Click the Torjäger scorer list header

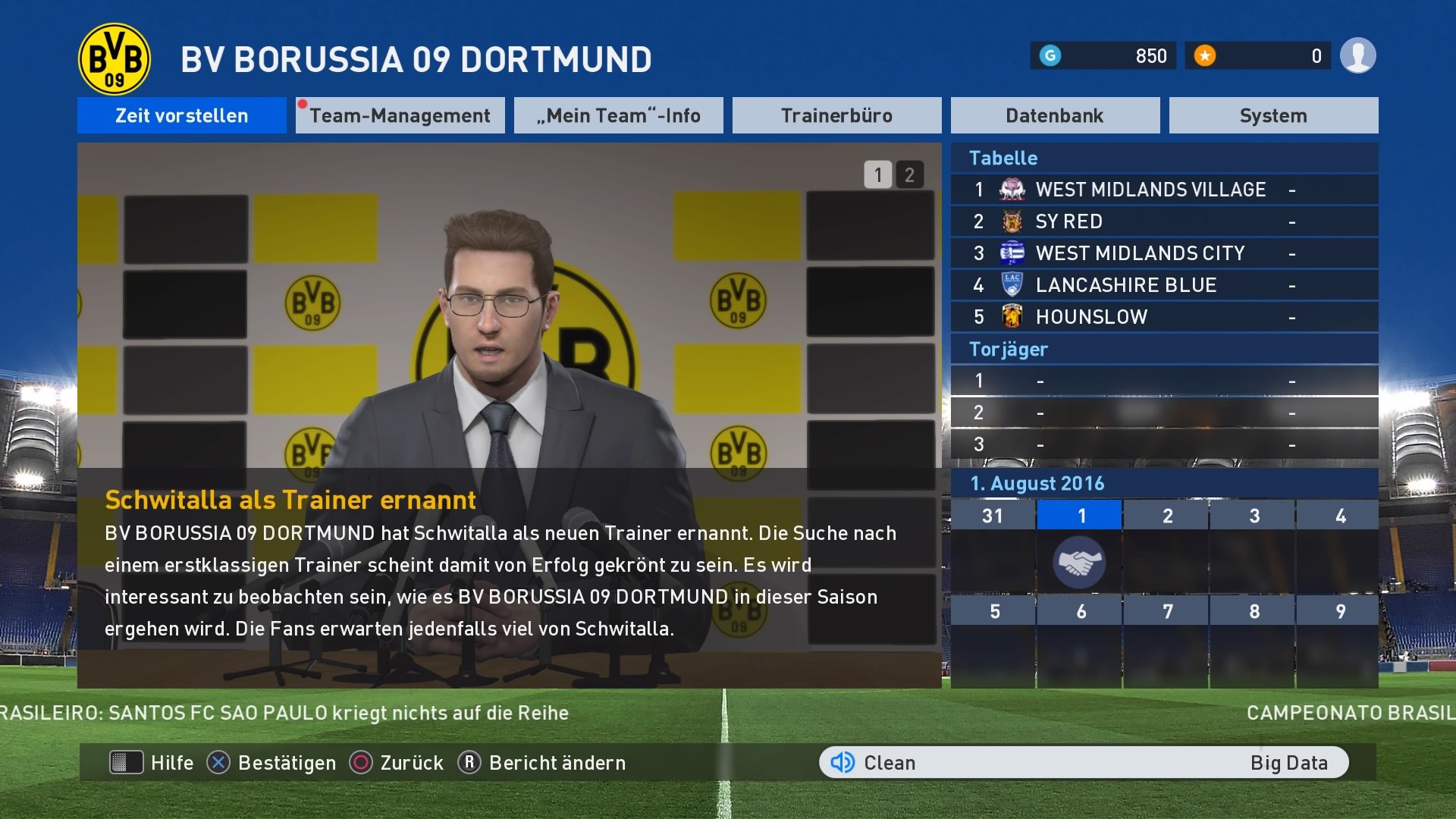point(1009,349)
